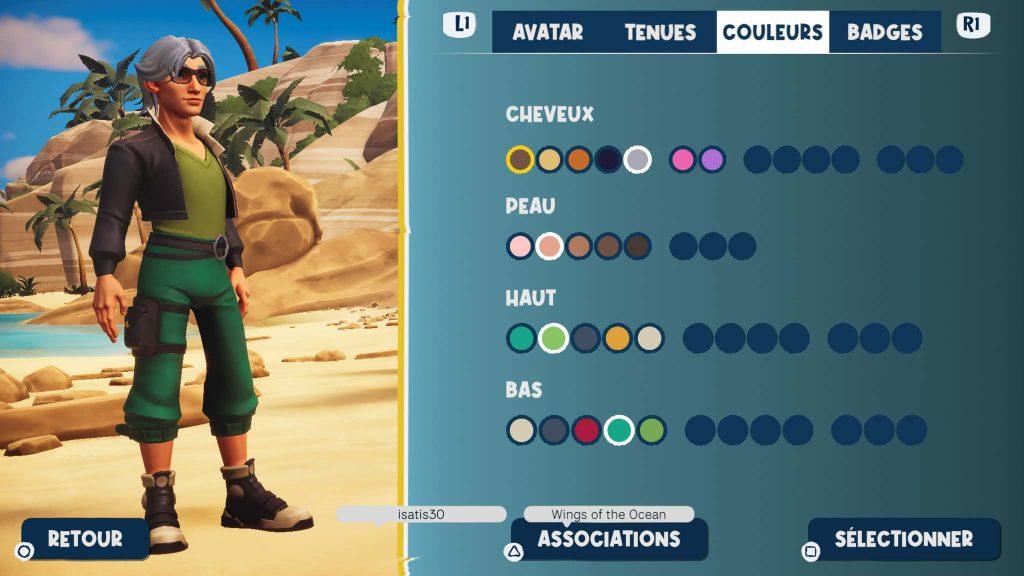Choose the light green pants color swatch
1024x576 pixels.
click(x=652, y=430)
